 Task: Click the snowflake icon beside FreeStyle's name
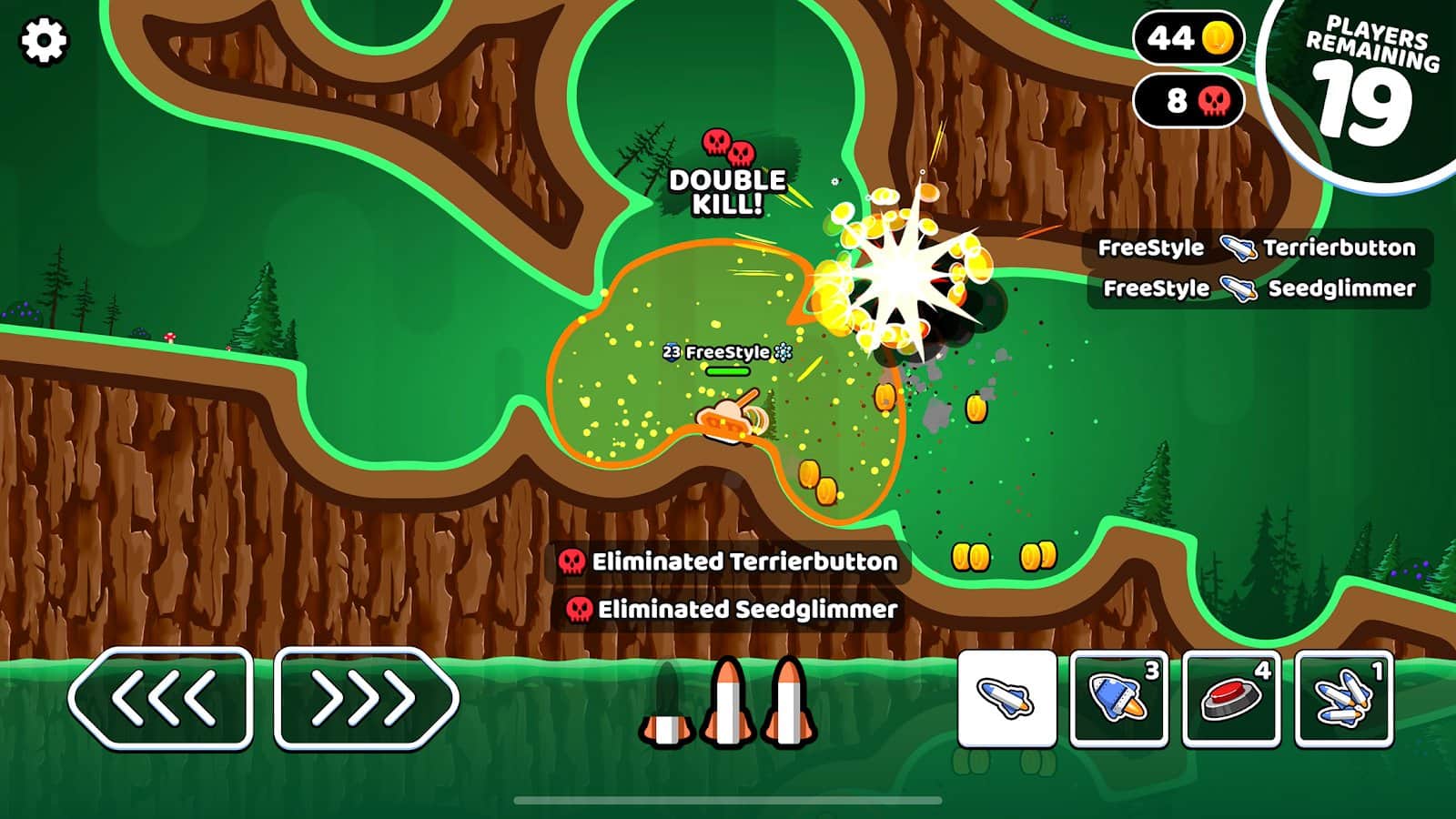783,351
